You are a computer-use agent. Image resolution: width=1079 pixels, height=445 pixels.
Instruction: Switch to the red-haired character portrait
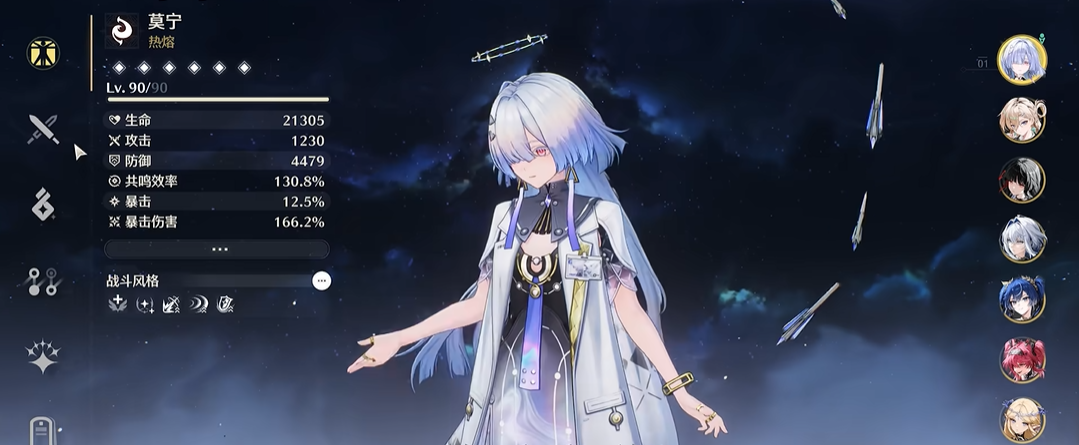click(1022, 360)
